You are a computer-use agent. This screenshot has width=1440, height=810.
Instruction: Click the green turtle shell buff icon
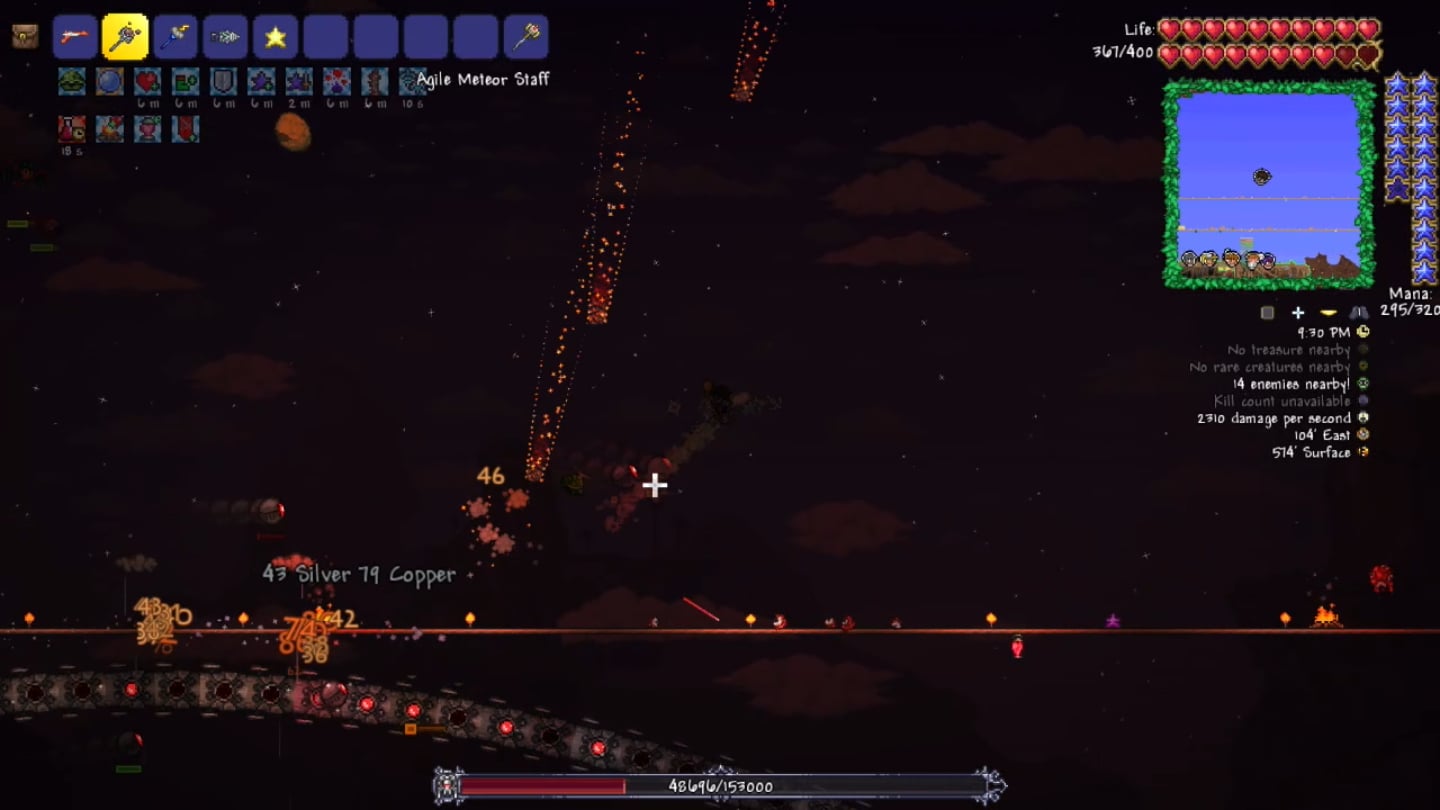[x=71, y=81]
